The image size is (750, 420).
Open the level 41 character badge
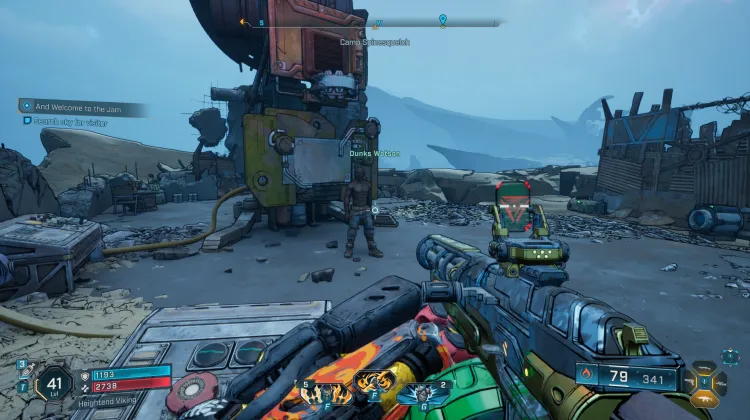point(52,381)
